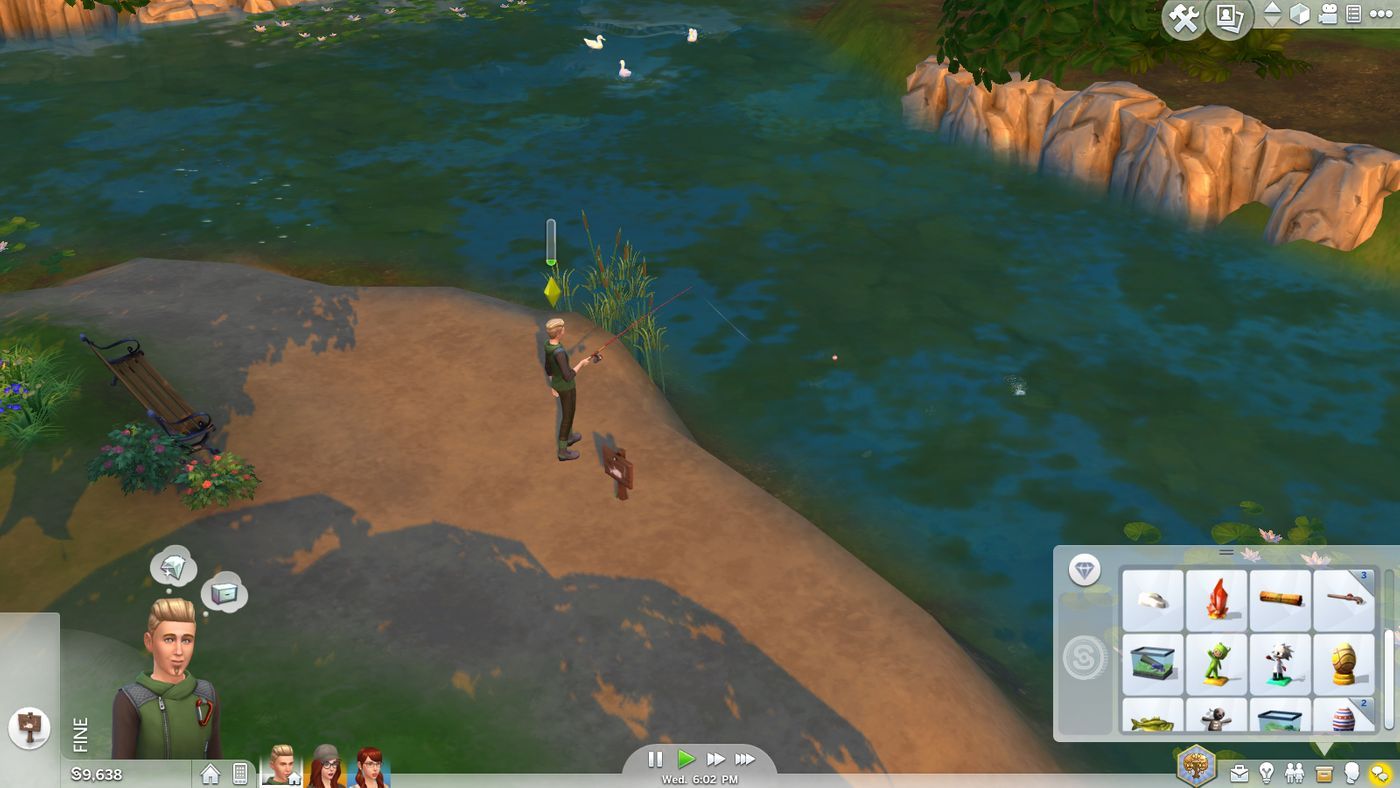Toggle wall view with the cube icon
This screenshot has height=788, width=1400.
[1300, 15]
